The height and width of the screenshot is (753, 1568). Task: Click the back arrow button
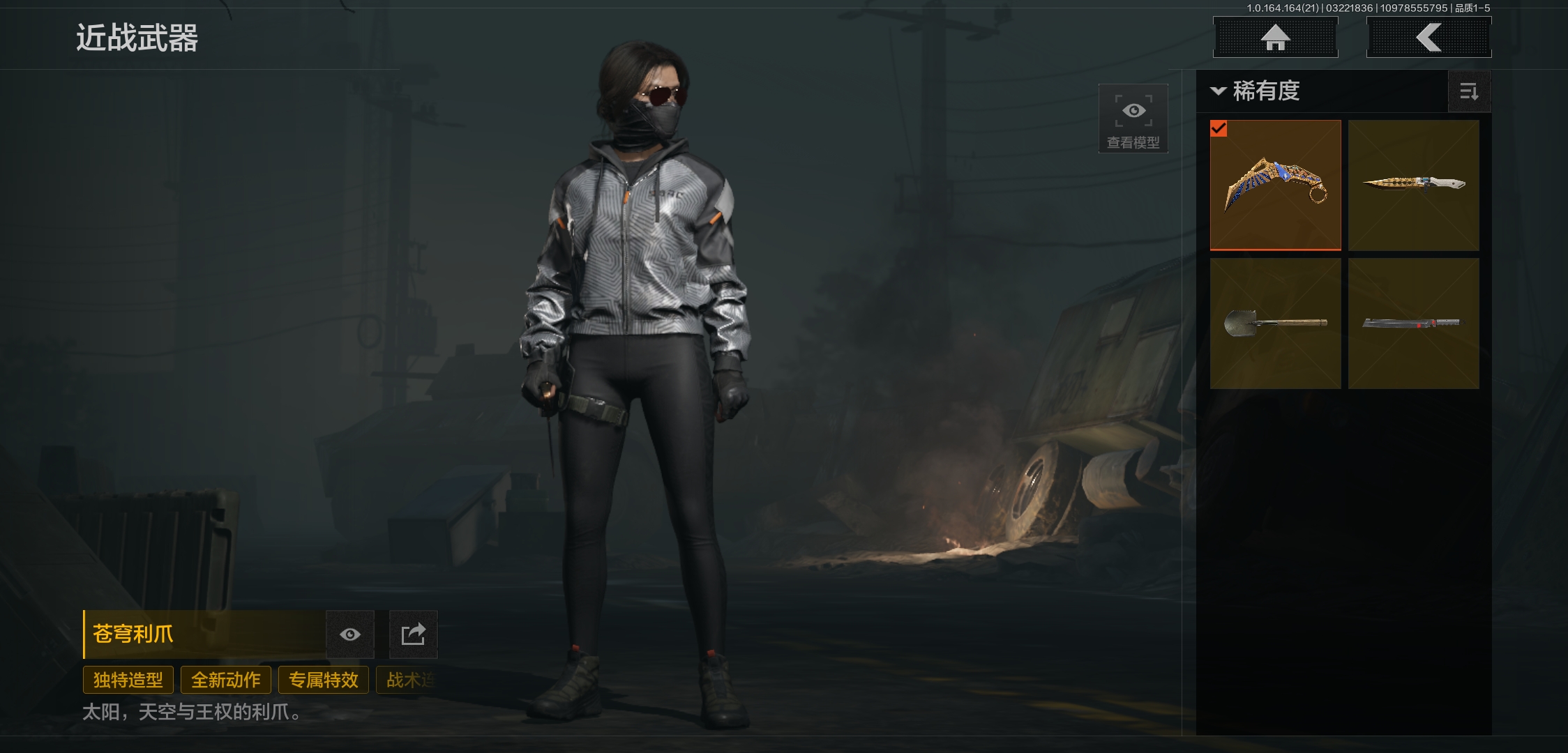click(1428, 38)
